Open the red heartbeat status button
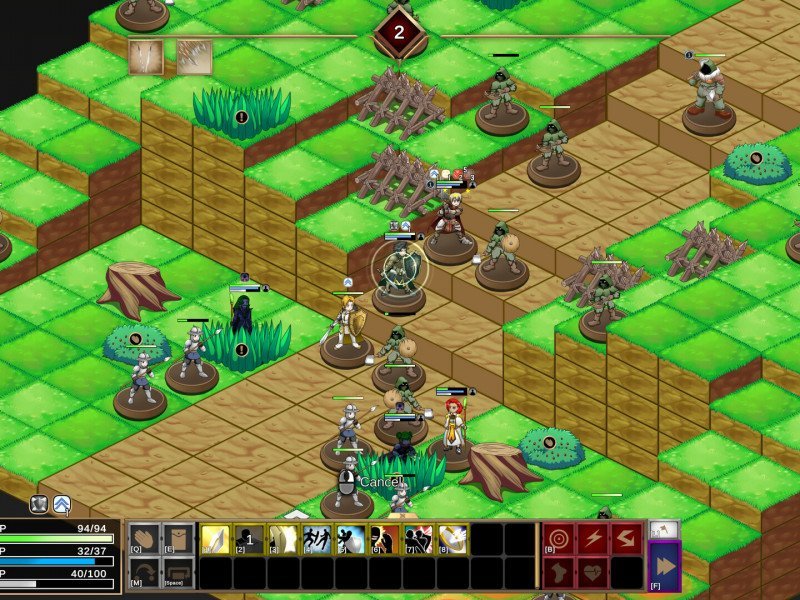This screenshot has width=800, height=600. tap(593, 573)
